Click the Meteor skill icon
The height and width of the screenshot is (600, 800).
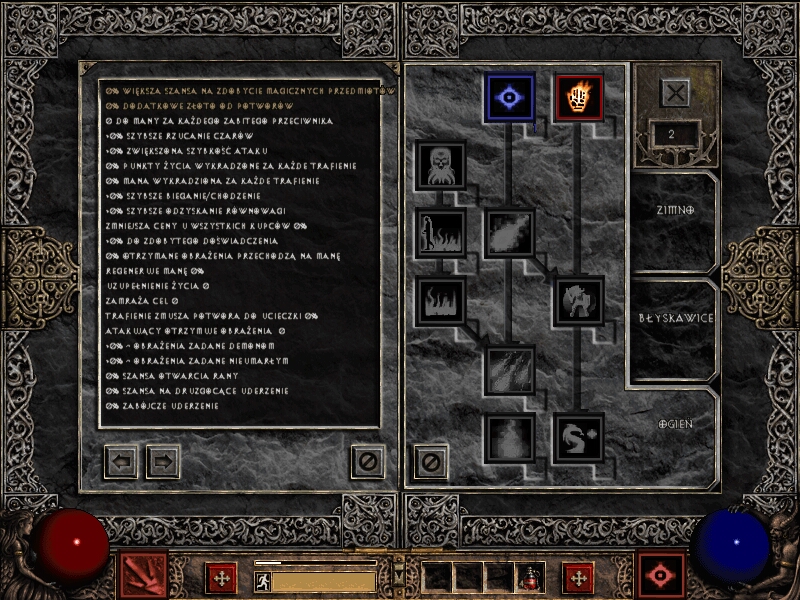(x=510, y=370)
